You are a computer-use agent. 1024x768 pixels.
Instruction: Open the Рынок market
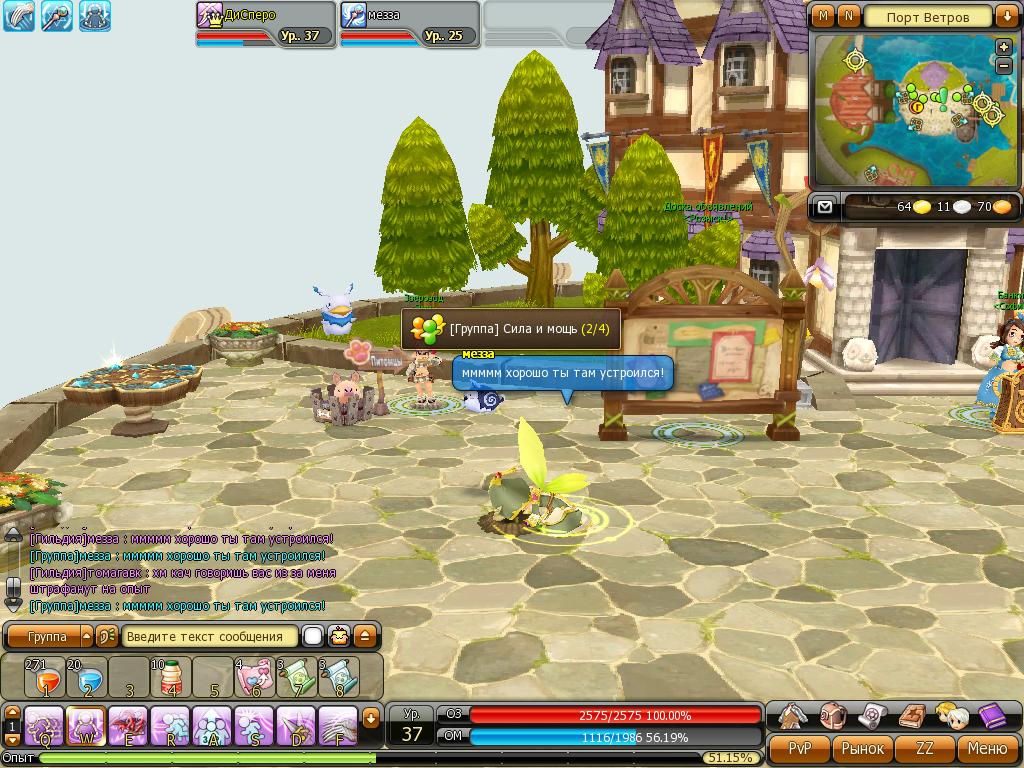coord(862,748)
